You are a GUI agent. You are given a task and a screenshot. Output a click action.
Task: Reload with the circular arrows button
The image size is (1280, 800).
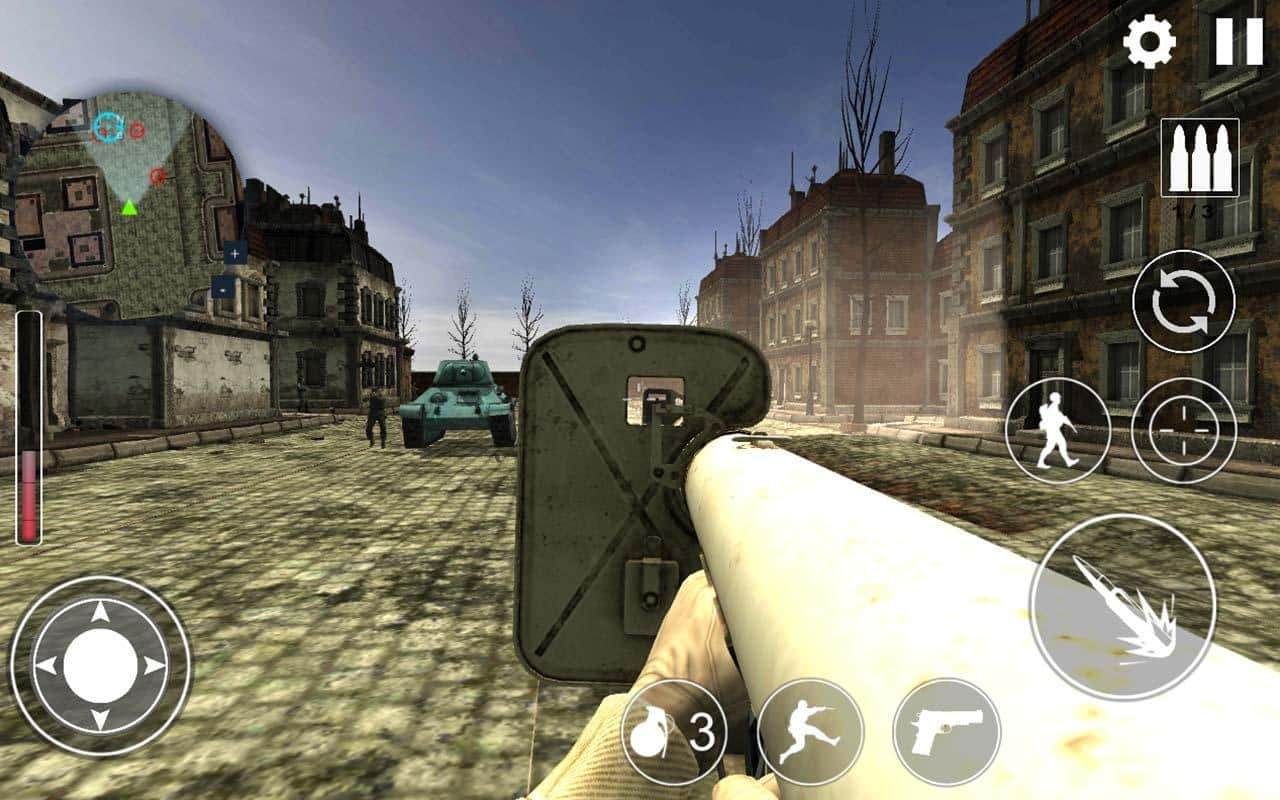click(x=1183, y=301)
